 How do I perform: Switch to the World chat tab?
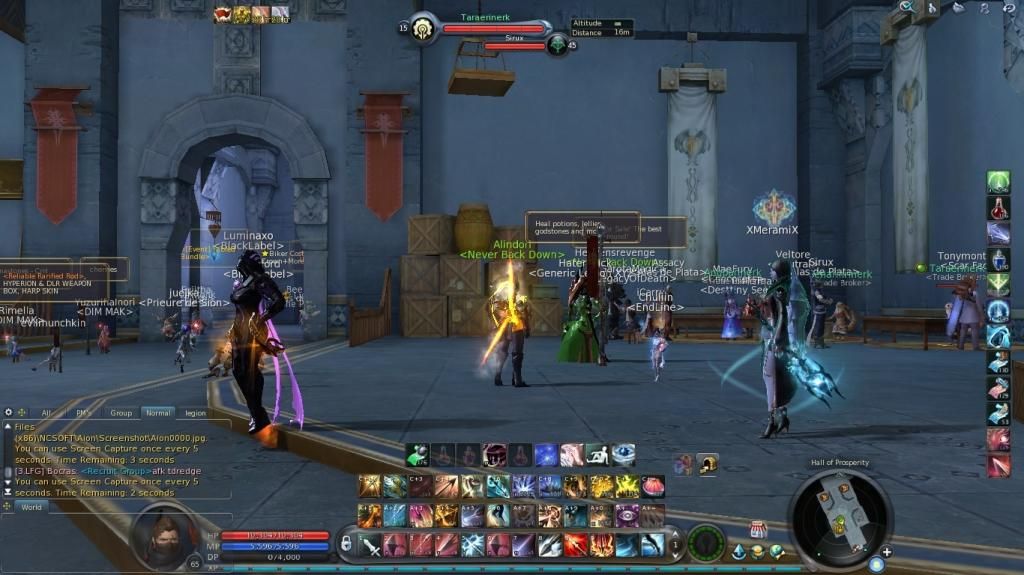coord(32,507)
